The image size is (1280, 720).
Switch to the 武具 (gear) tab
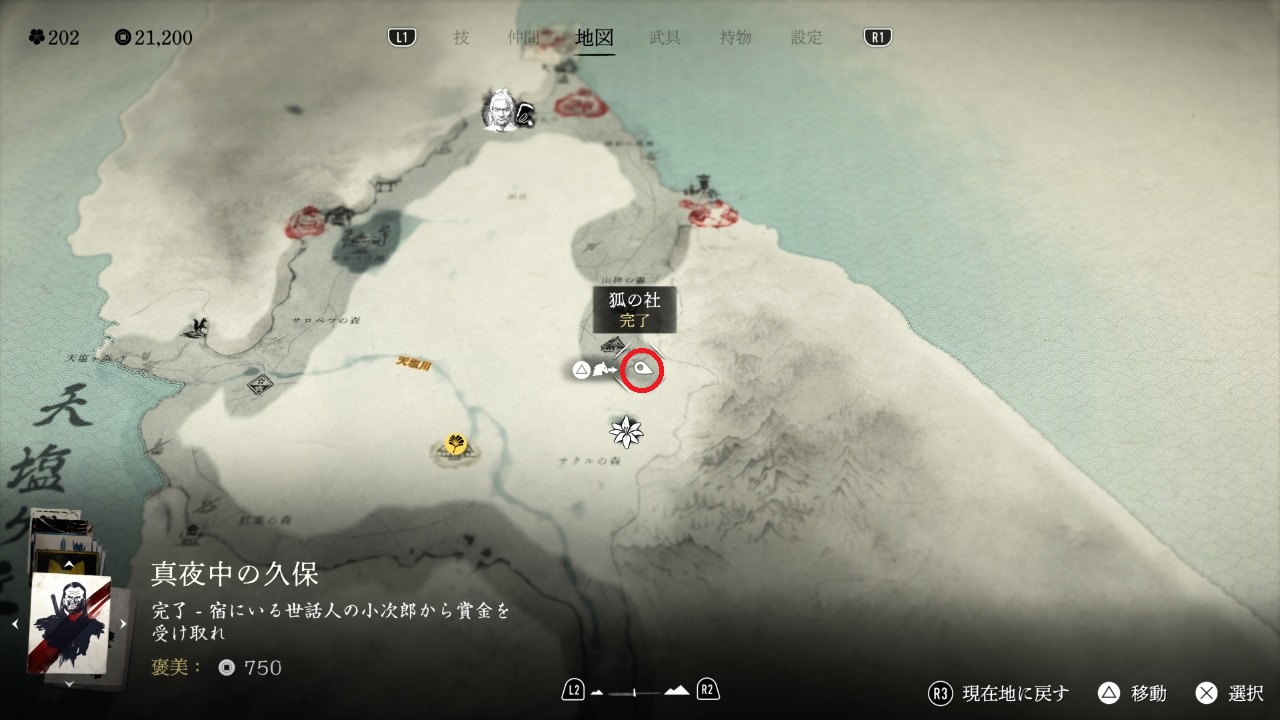click(665, 38)
